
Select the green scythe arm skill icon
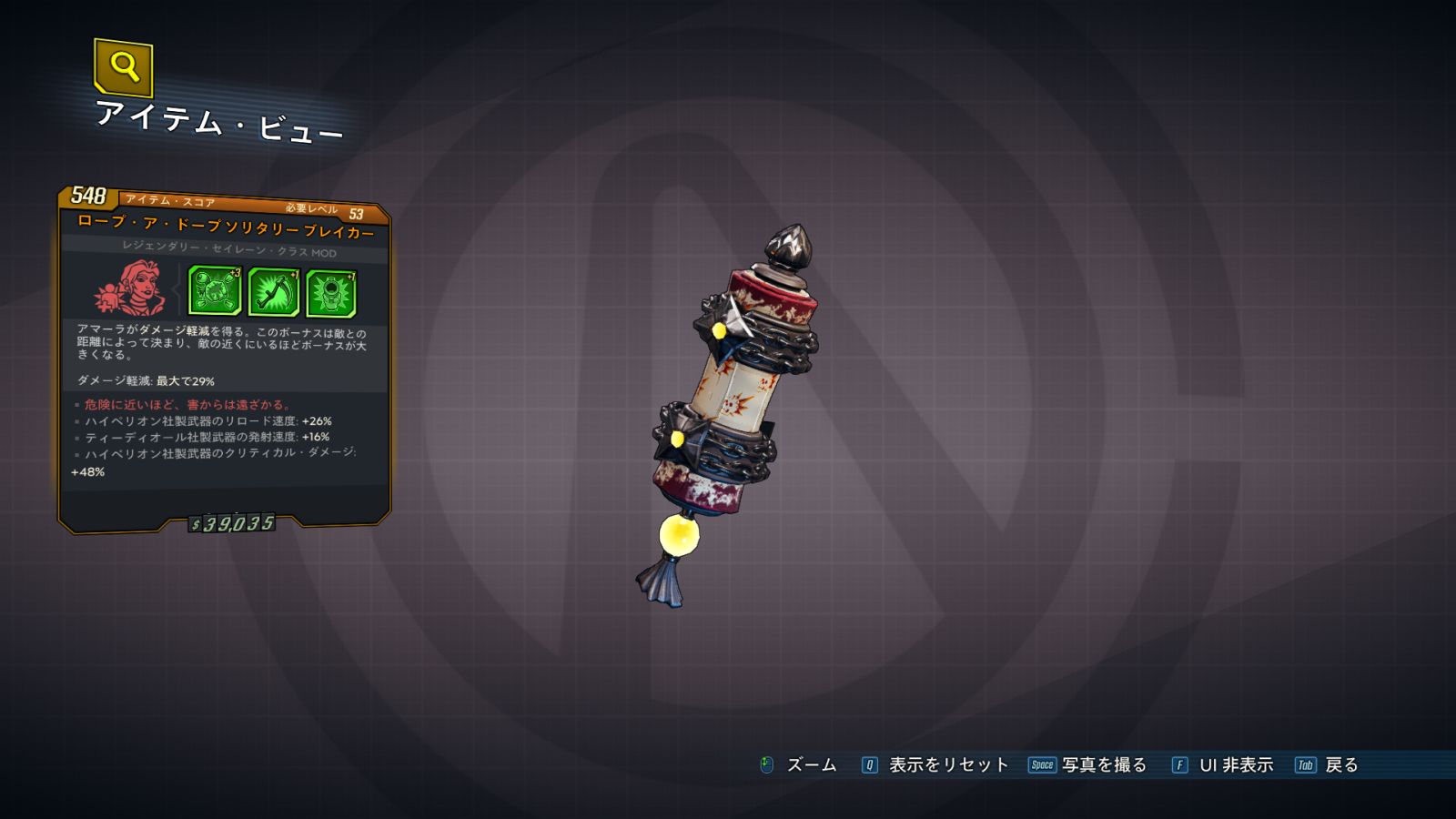(273, 293)
